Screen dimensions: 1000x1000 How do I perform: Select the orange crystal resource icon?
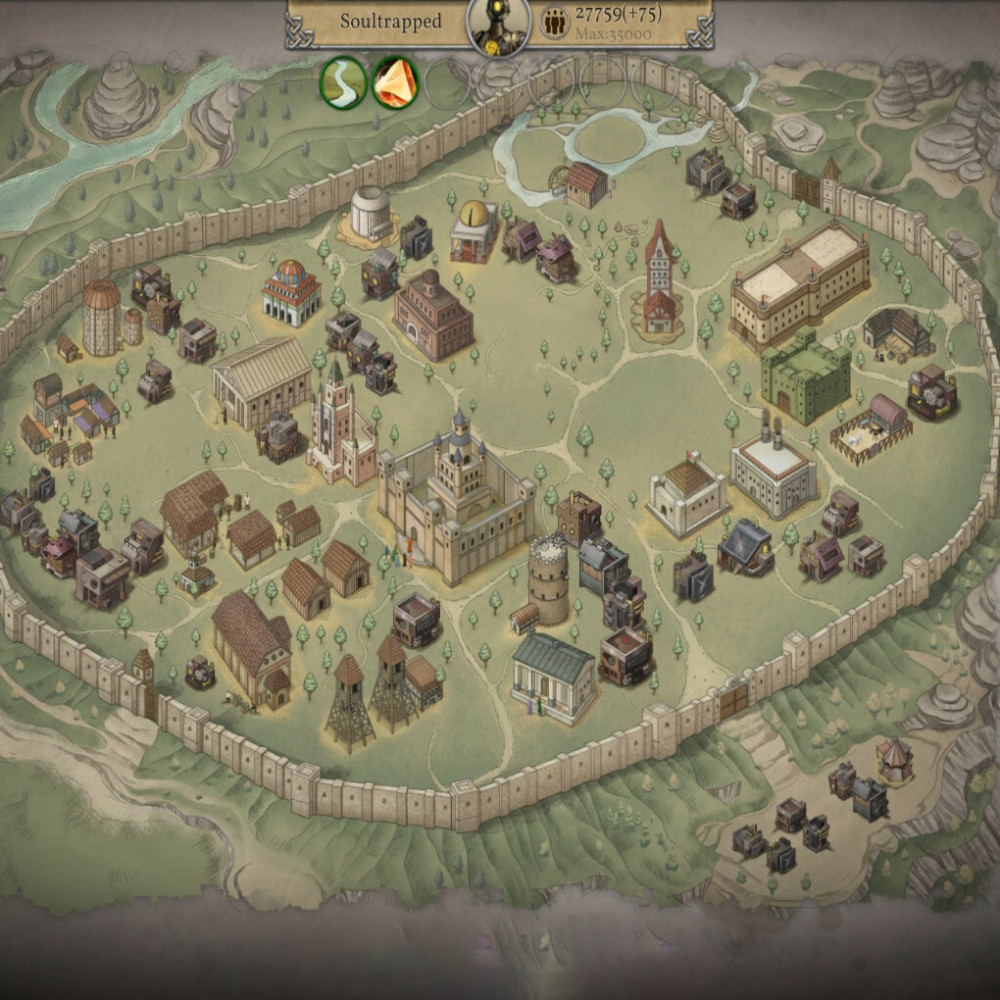tap(395, 82)
